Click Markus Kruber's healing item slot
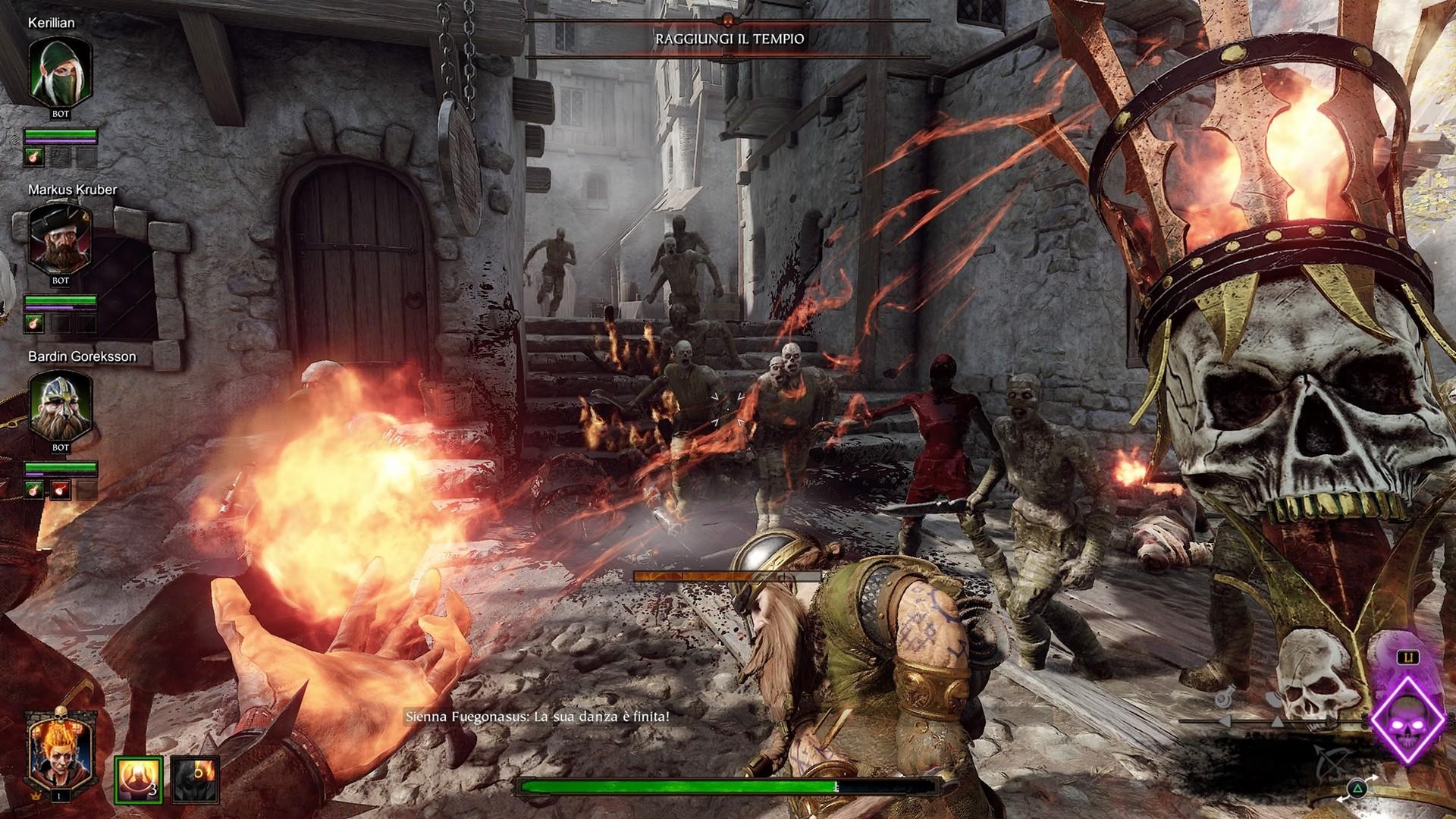 [x=35, y=324]
